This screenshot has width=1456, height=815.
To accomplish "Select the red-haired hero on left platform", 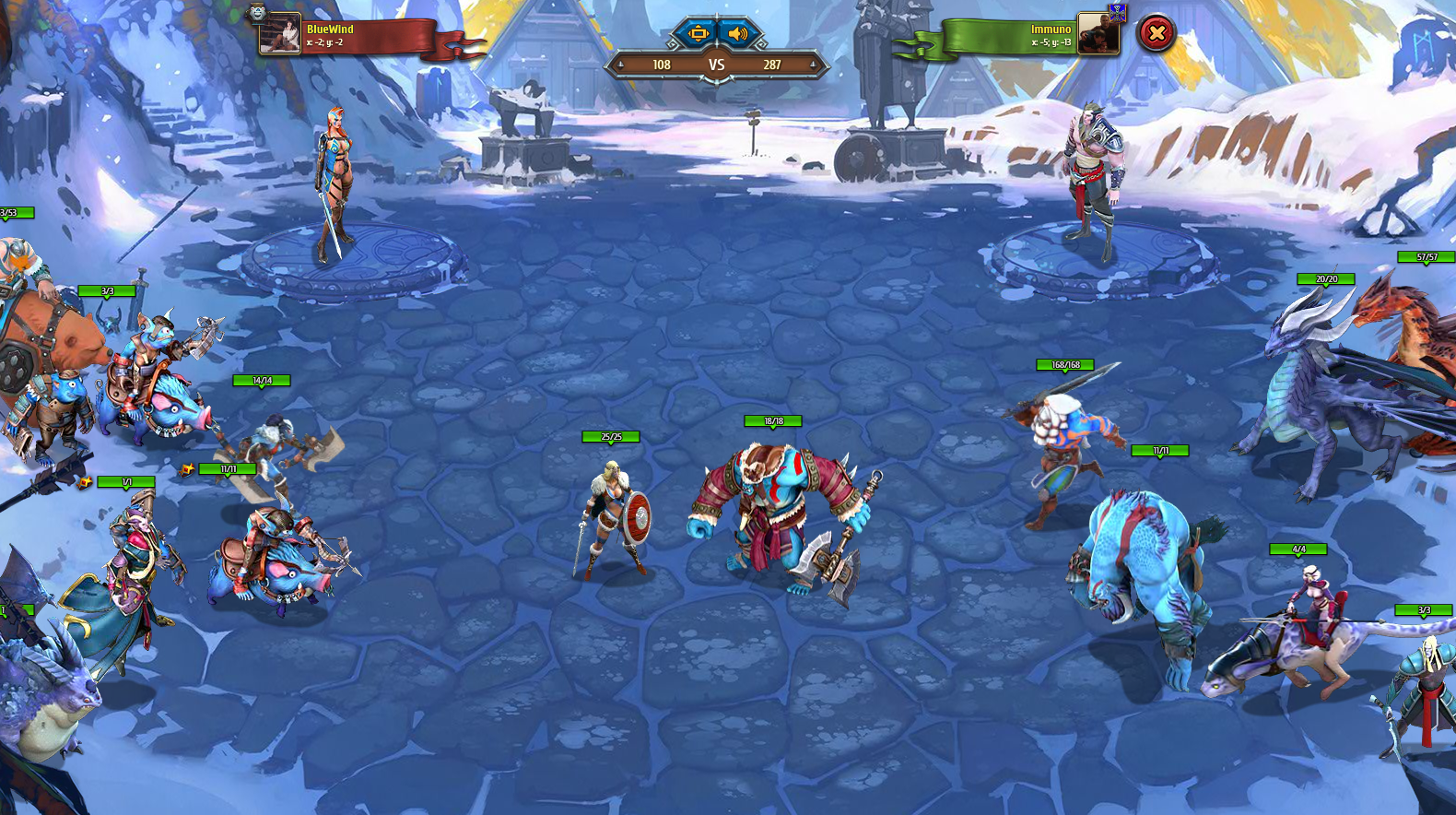I will click(x=335, y=175).
